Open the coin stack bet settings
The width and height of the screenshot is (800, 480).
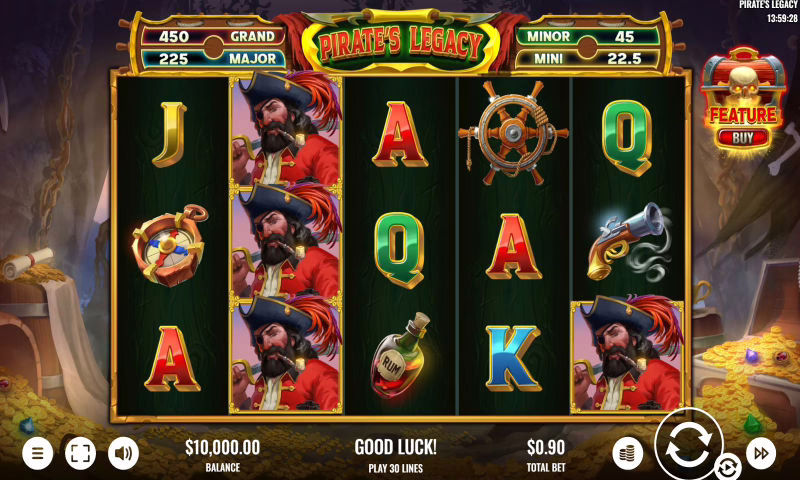628,453
